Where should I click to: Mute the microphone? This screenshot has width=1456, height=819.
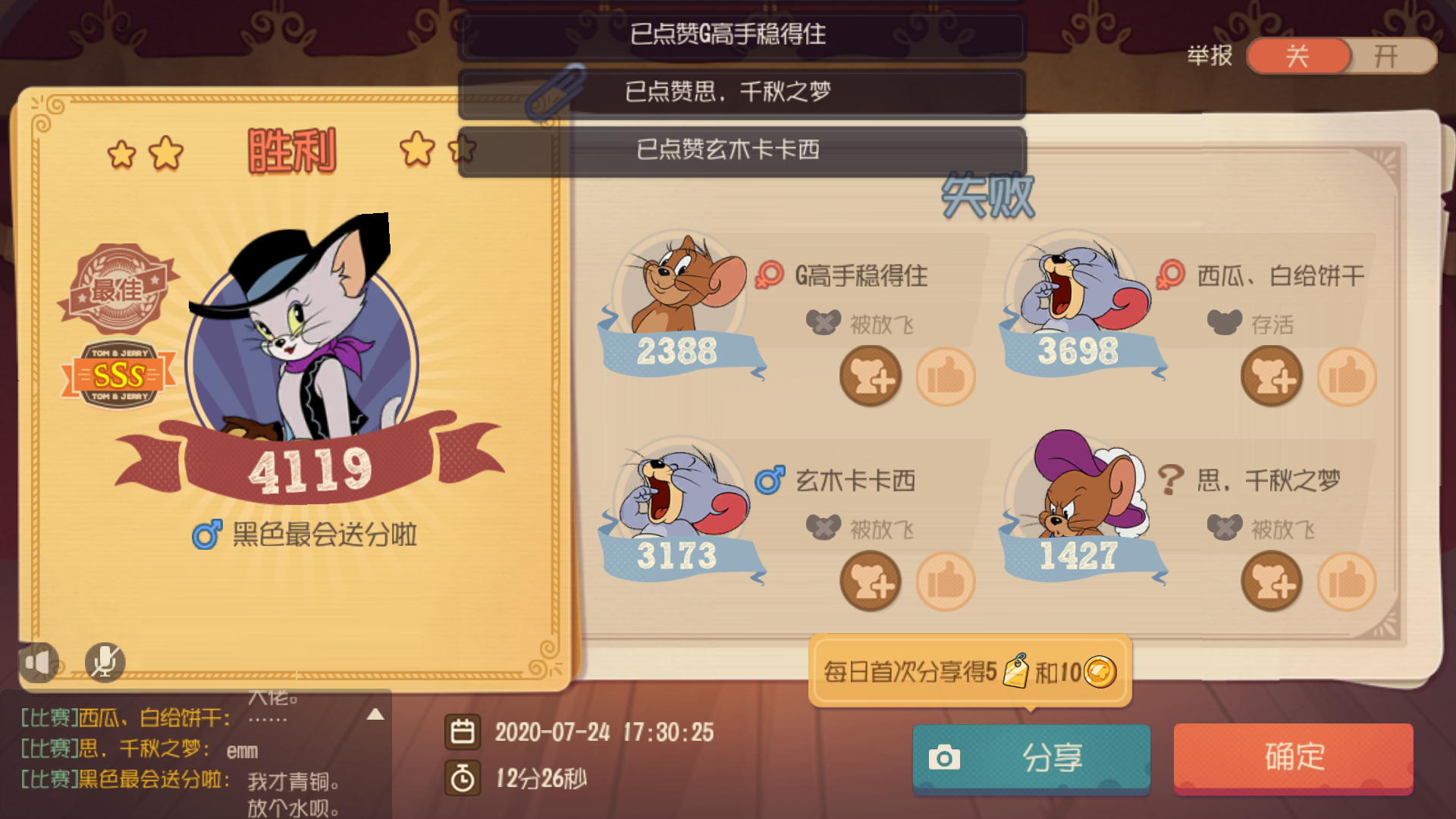105,661
